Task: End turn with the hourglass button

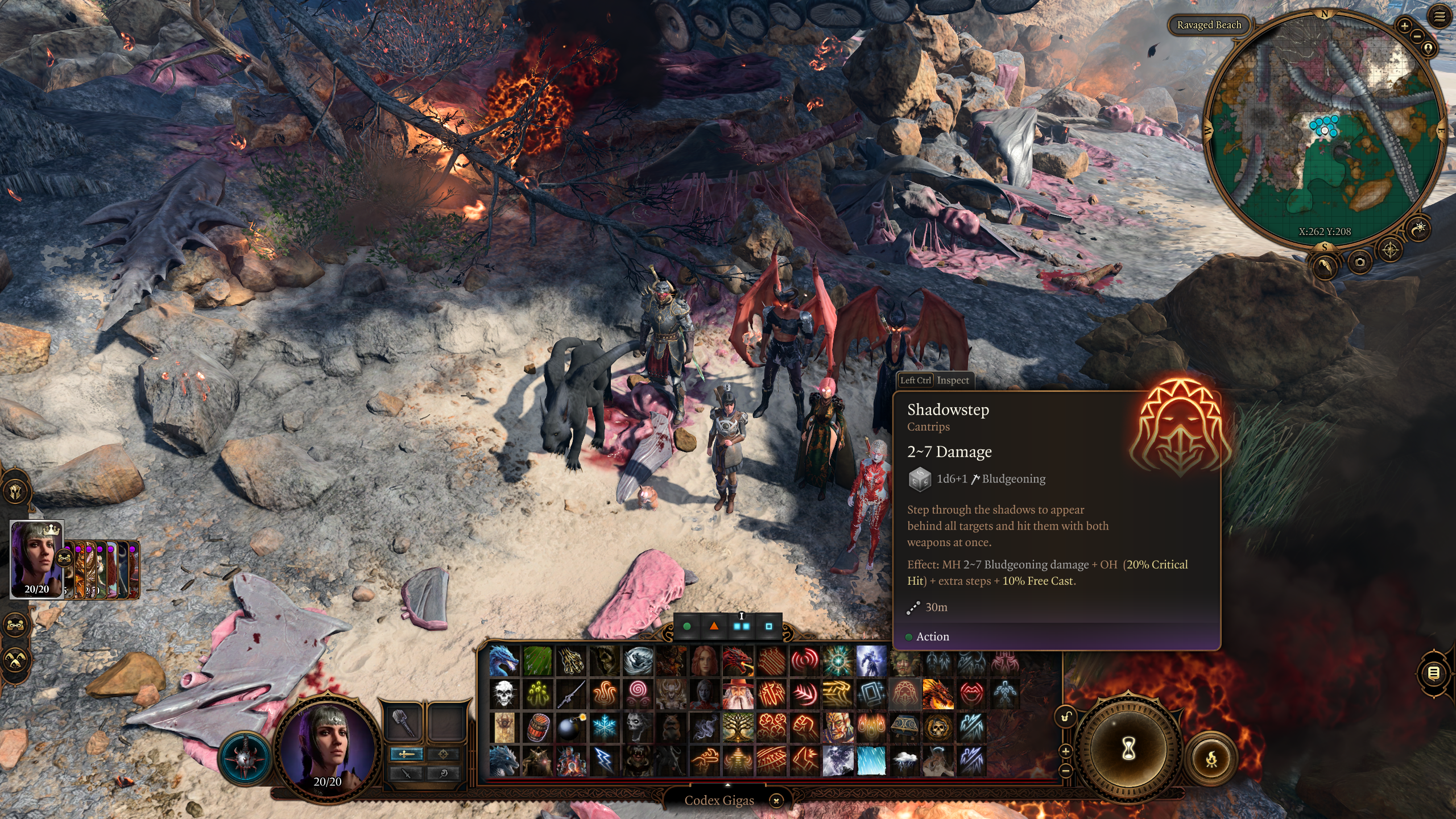Action: (x=1128, y=748)
